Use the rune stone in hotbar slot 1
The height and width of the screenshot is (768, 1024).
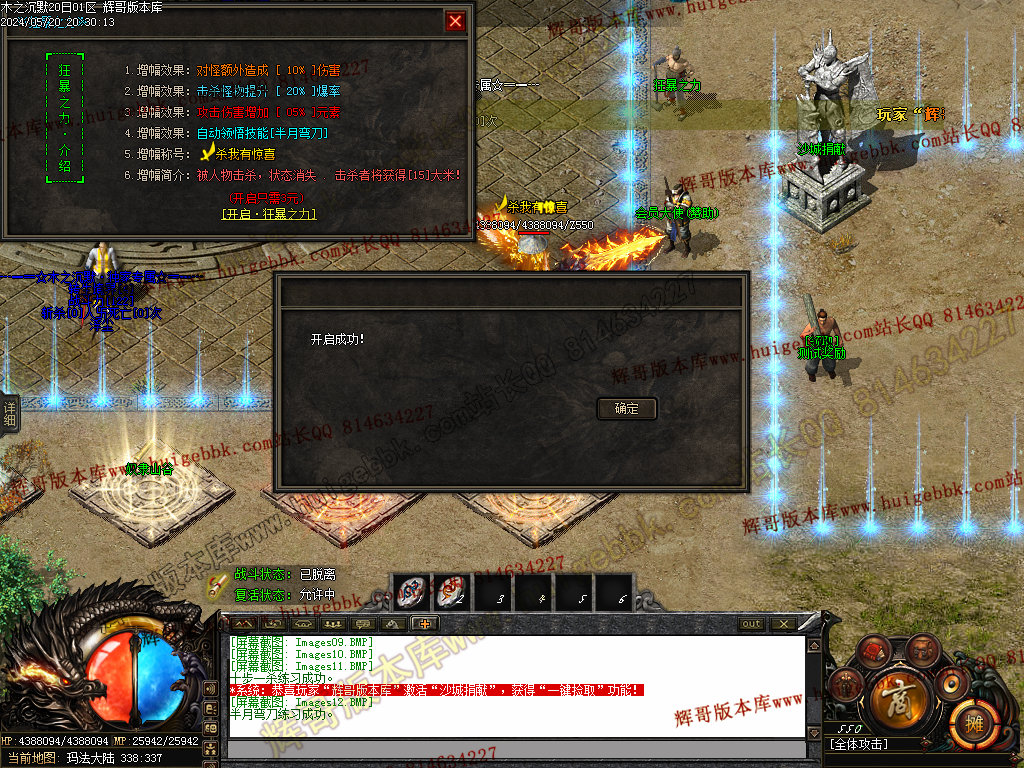click(x=411, y=592)
